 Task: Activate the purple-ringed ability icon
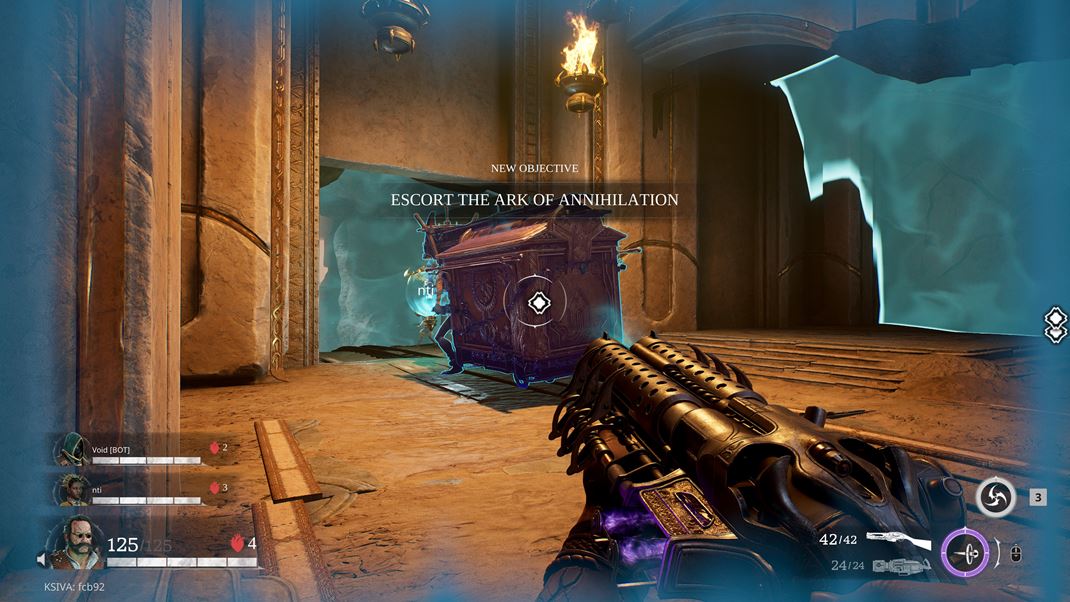pyautogui.click(x=965, y=551)
